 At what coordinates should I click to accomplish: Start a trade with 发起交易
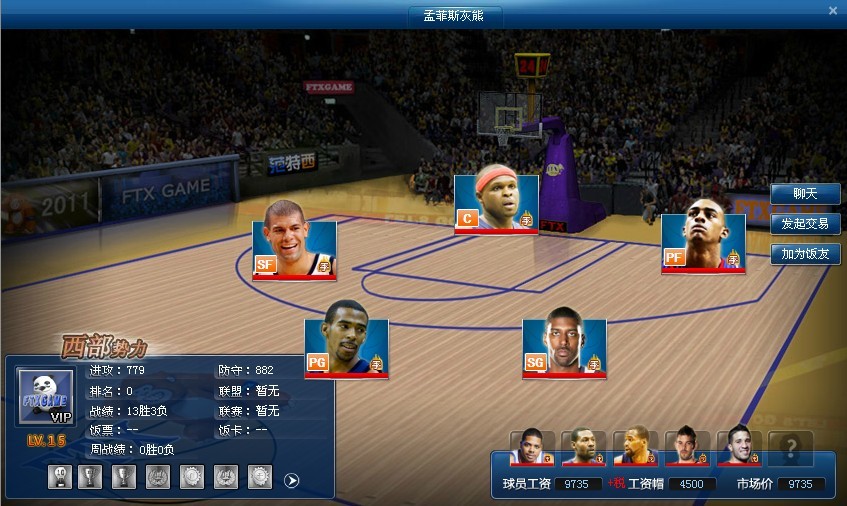tap(804, 224)
